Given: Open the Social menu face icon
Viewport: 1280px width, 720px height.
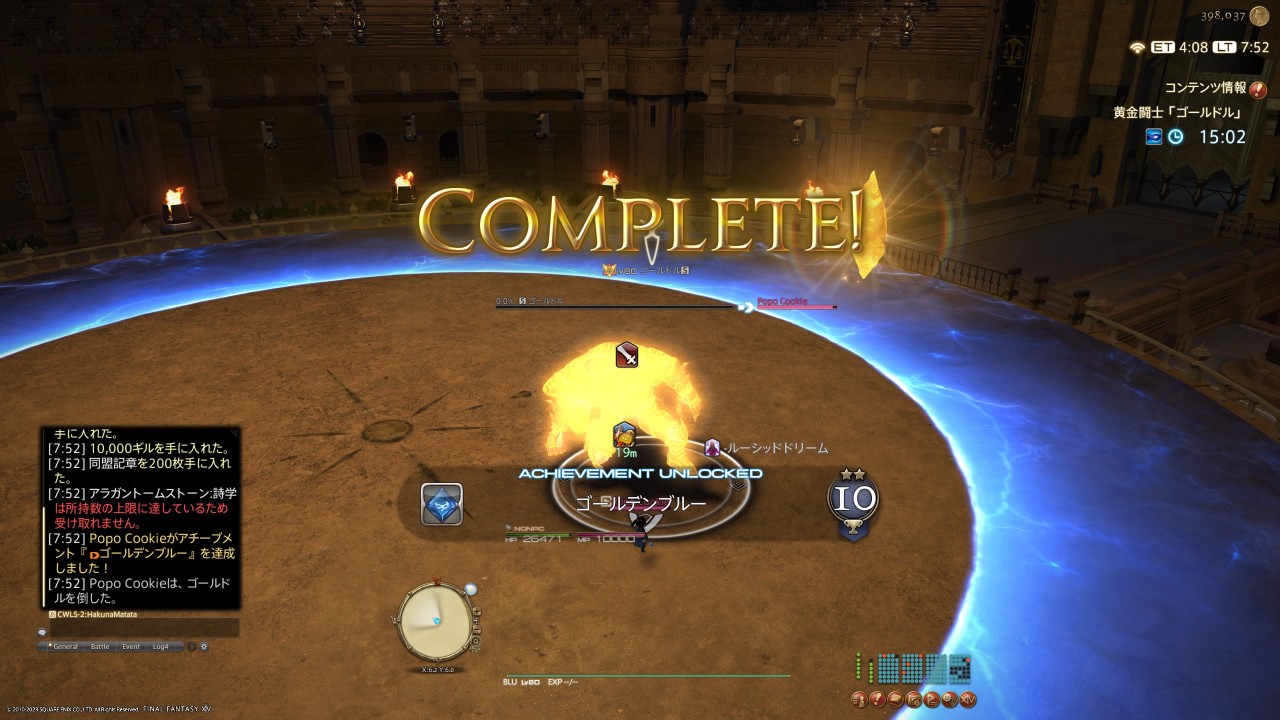Looking at the screenshot, I should coord(949,698).
